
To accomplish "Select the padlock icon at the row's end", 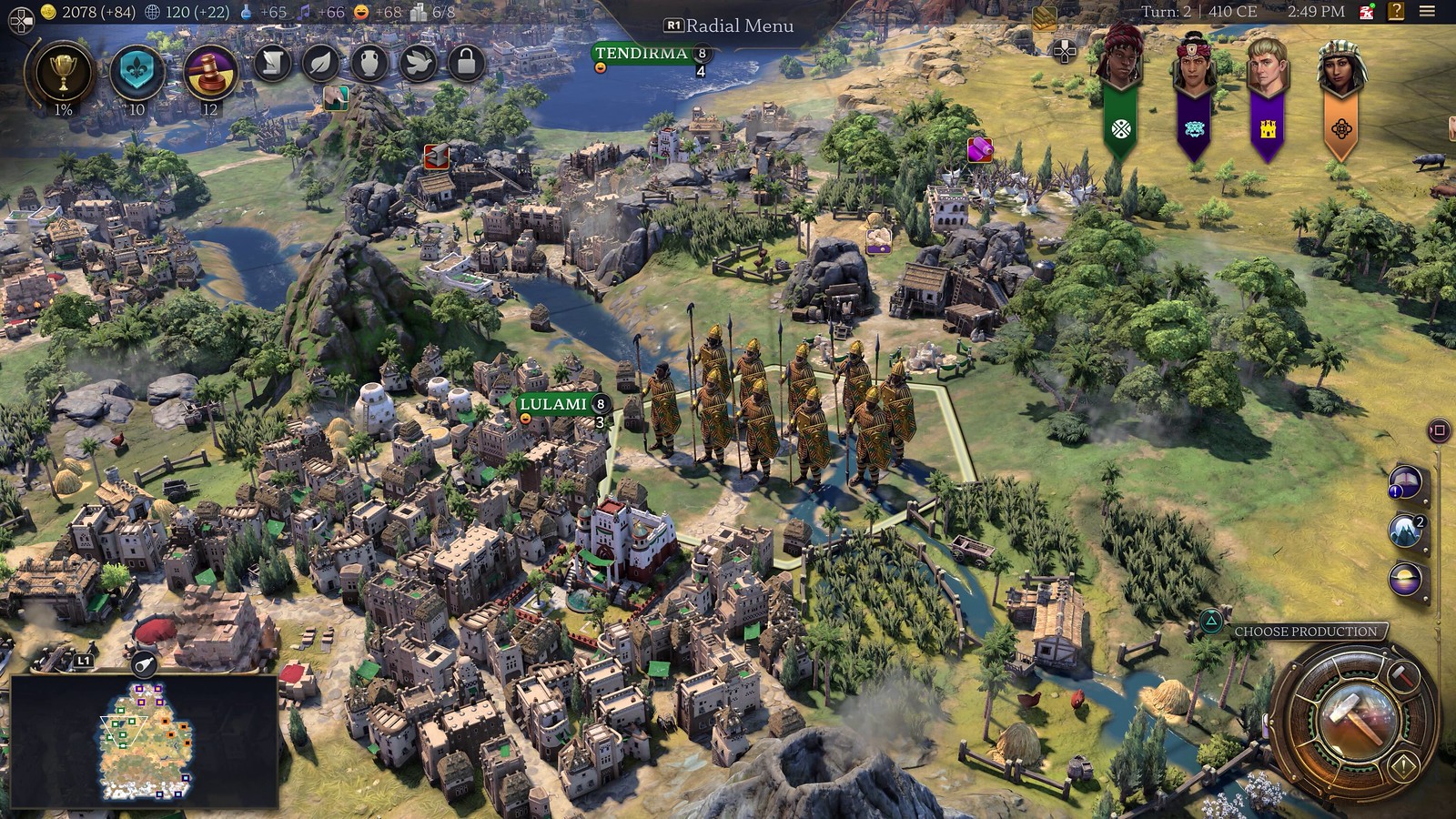I will tap(467, 64).
